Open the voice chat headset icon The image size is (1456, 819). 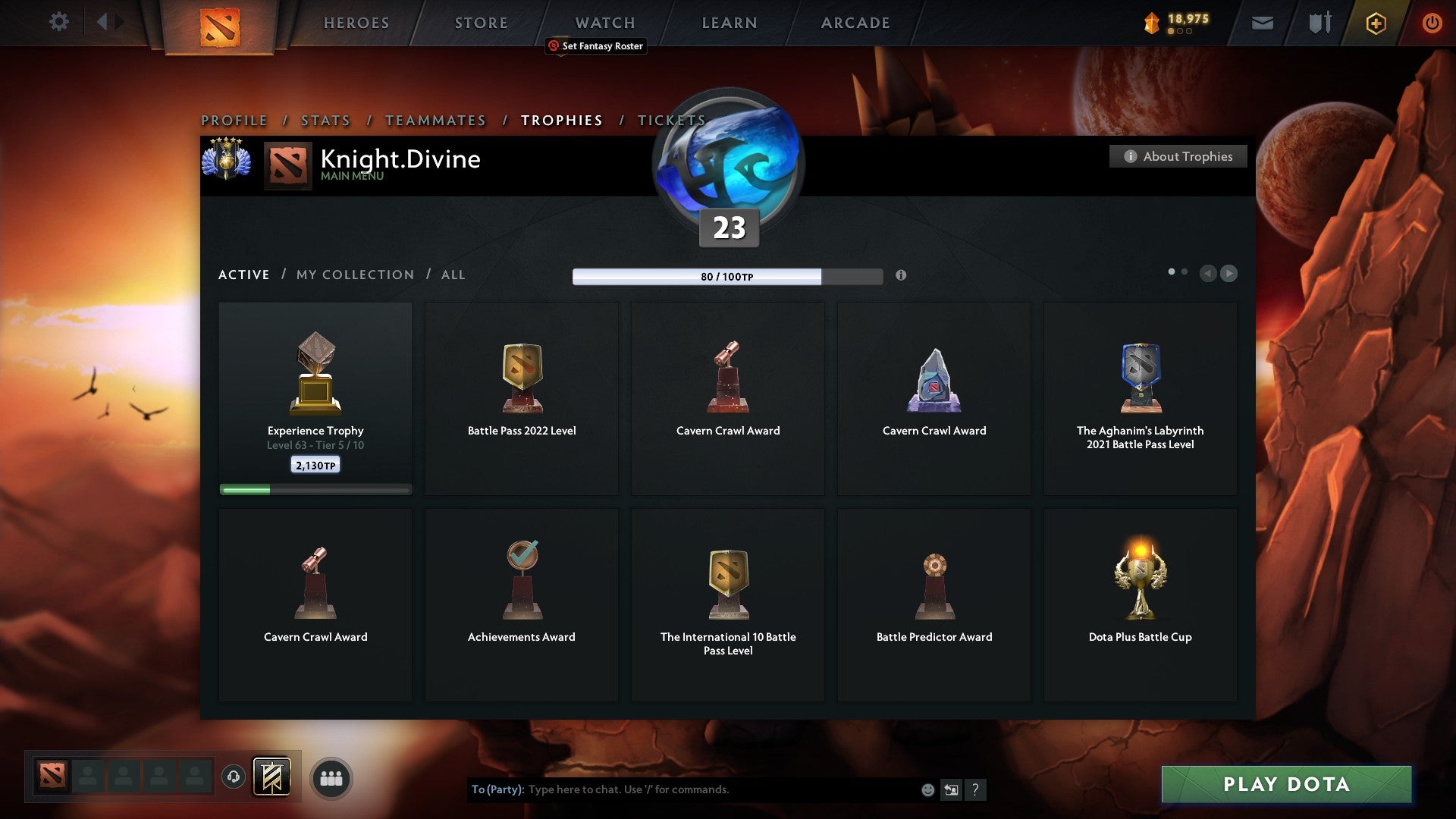click(233, 777)
